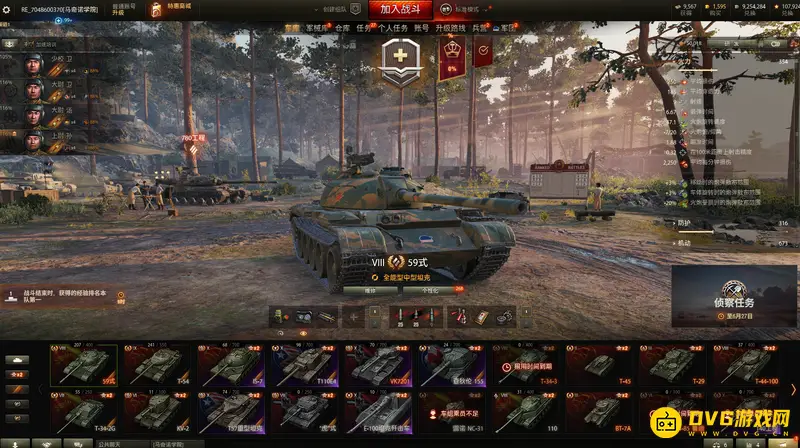Pick the T-44-100 tank thumbnail
Image resolution: width=800 pixels, height=448 pixels.
point(747,364)
